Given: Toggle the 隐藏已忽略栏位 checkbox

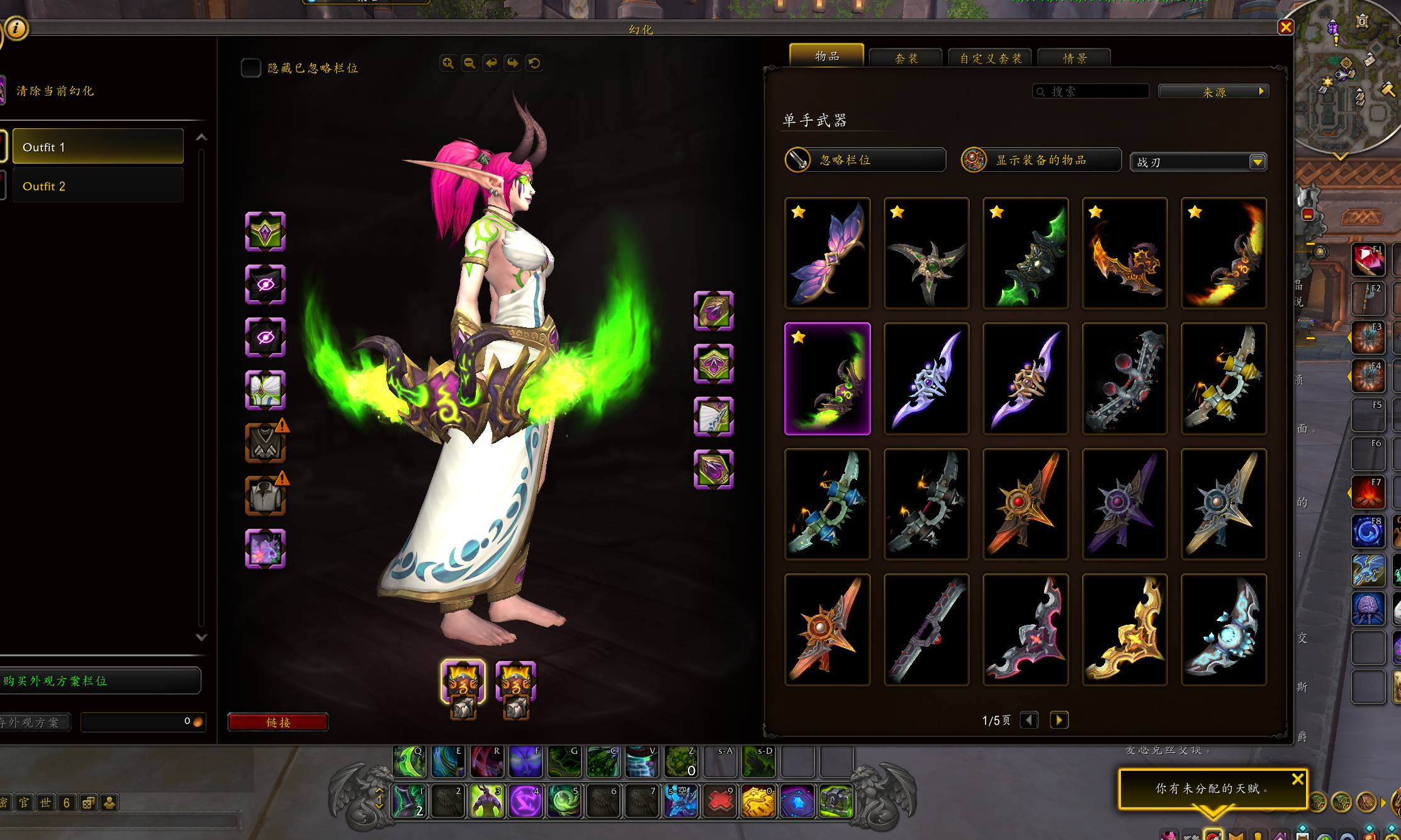Looking at the screenshot, I should click(250, 68).
